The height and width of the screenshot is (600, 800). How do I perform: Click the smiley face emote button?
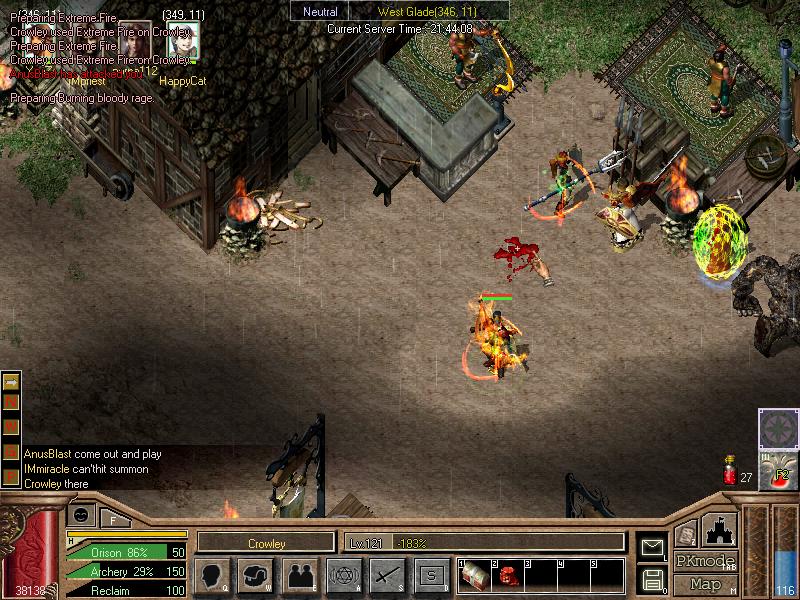click(82, 515)
